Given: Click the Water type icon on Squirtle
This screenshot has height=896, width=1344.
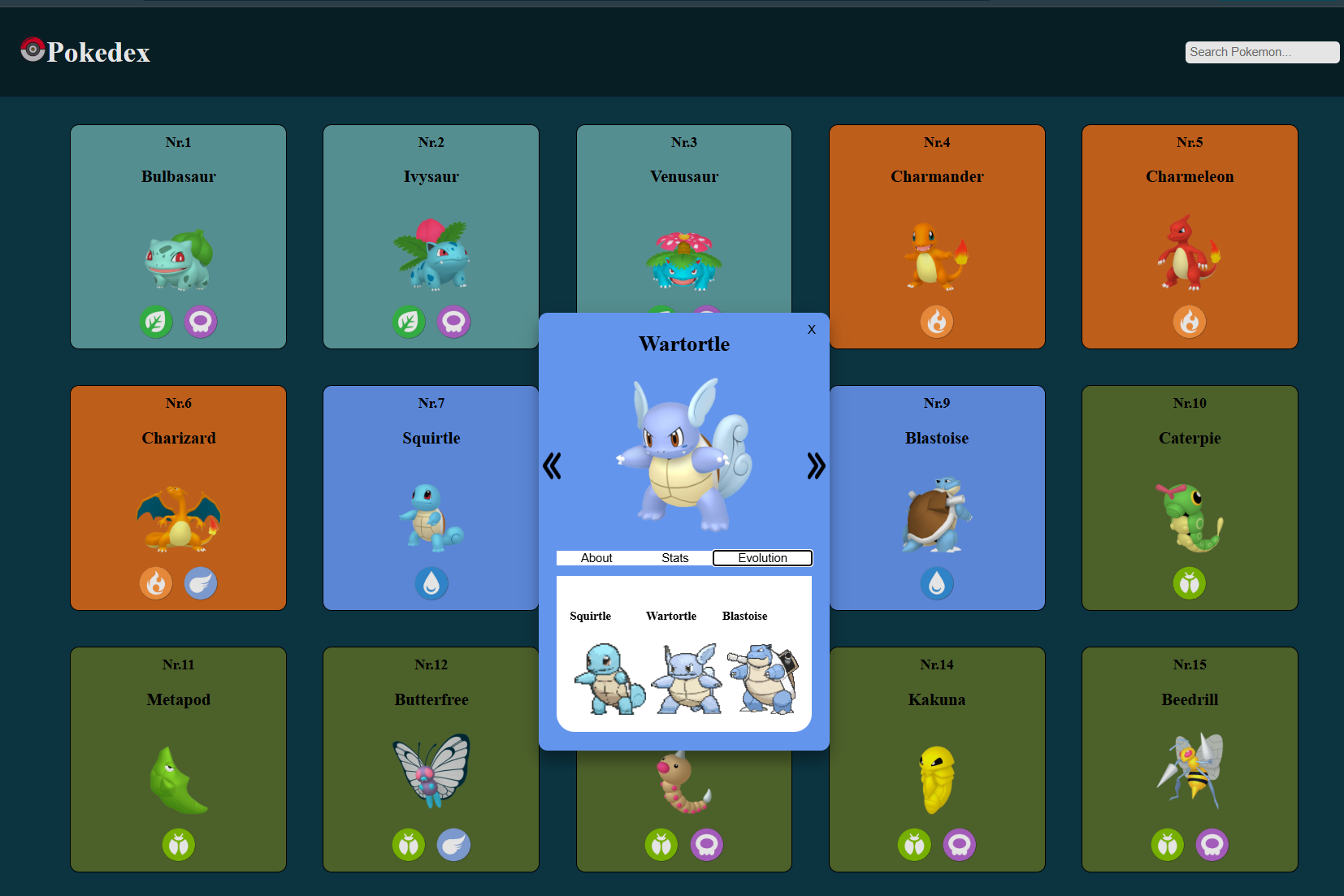Looking at the screenshot, I should coord(431,583).
